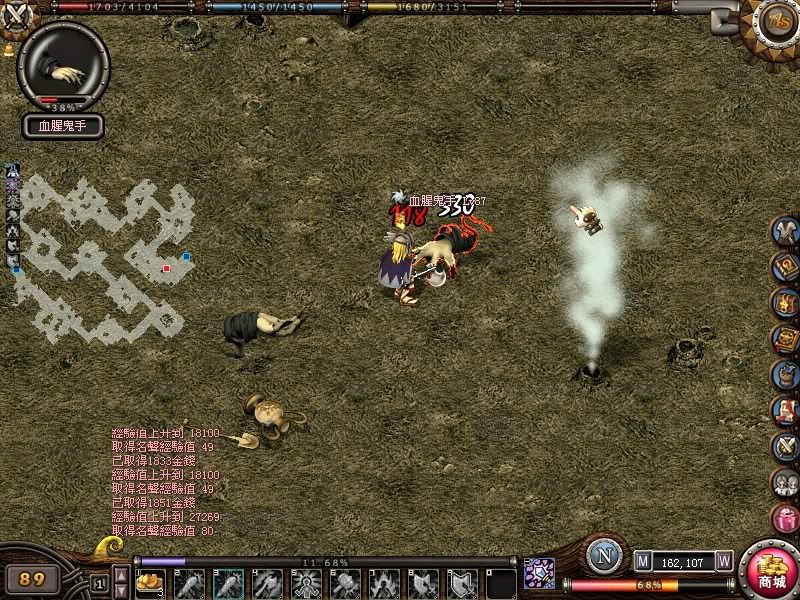Open the pink gift box icon
The image size is (800, 600).
(785, 518)
